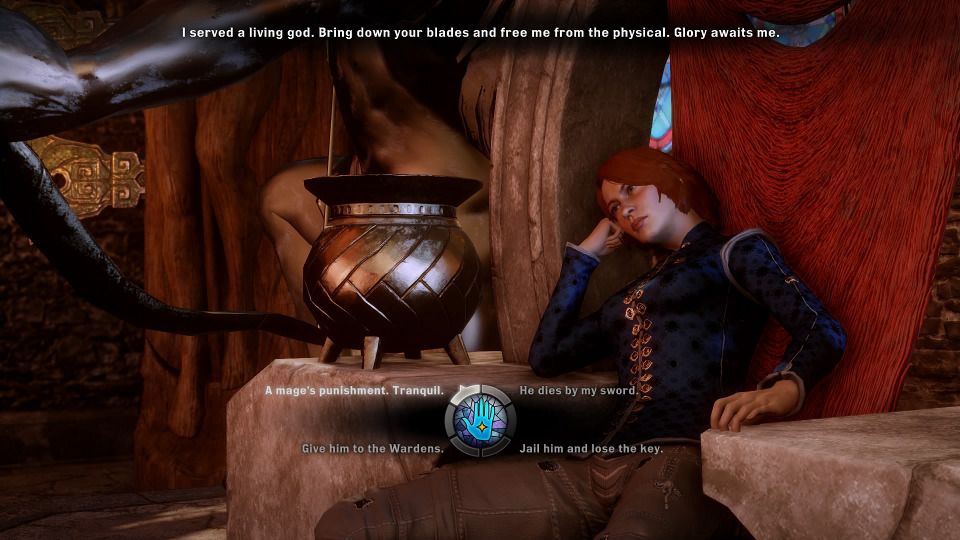Choose "Jail him and lose the key."
The width and height of the screenshot is (960, 540).
pyautogui.click(x=591, y=449)
